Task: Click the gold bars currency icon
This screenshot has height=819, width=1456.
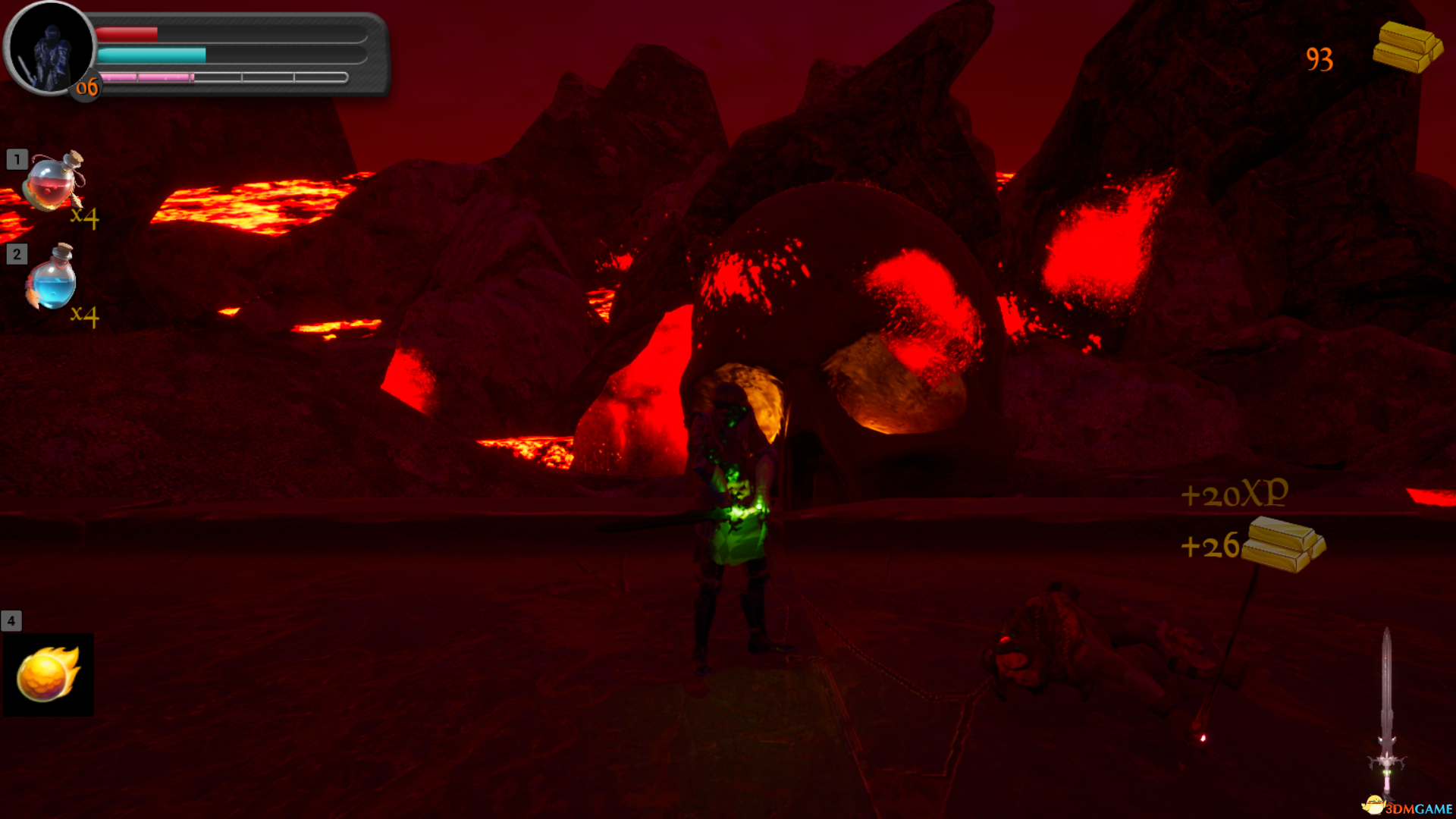Action: click(1407, 47)
